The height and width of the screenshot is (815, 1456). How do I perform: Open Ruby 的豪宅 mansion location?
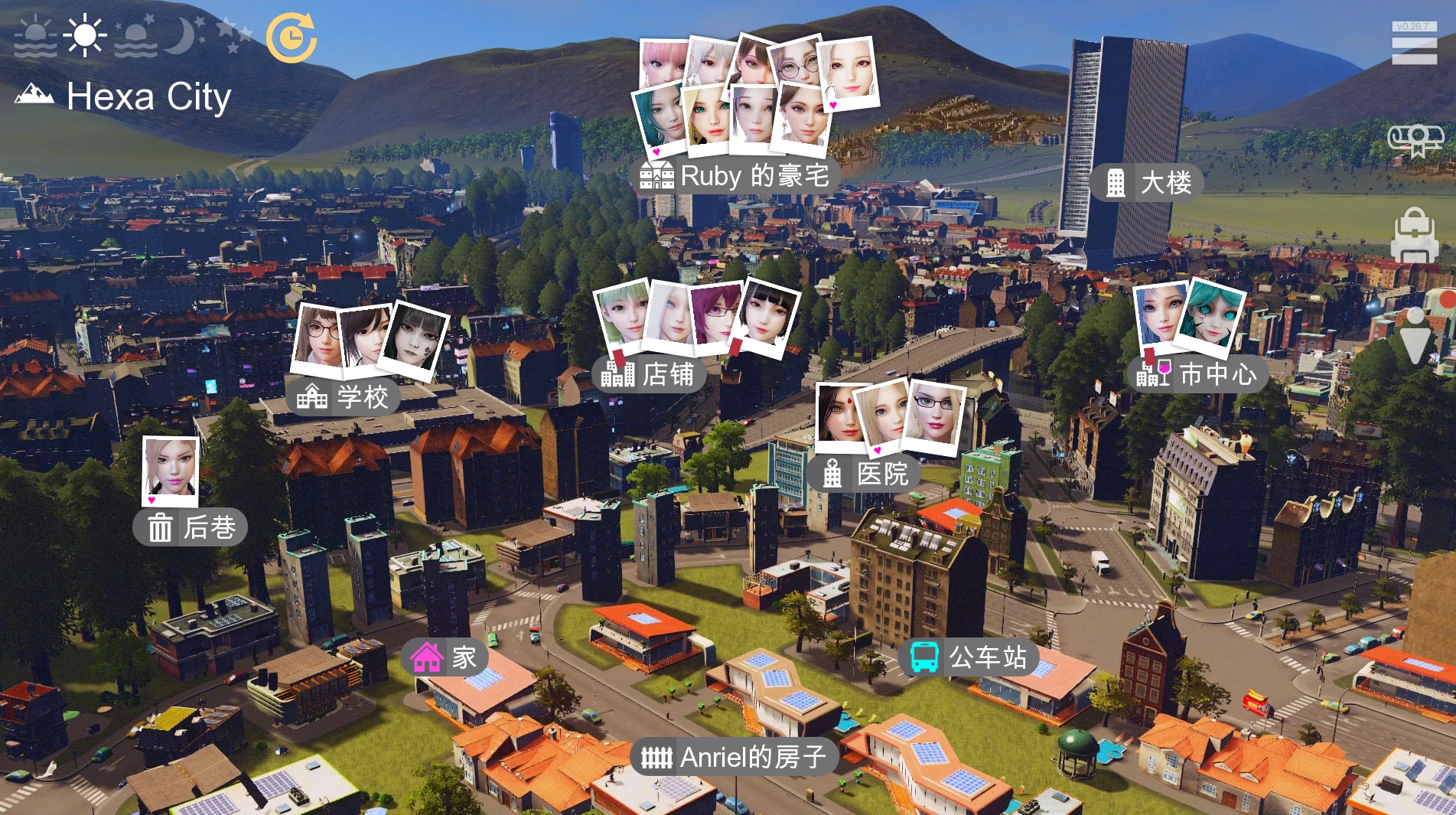735,176
